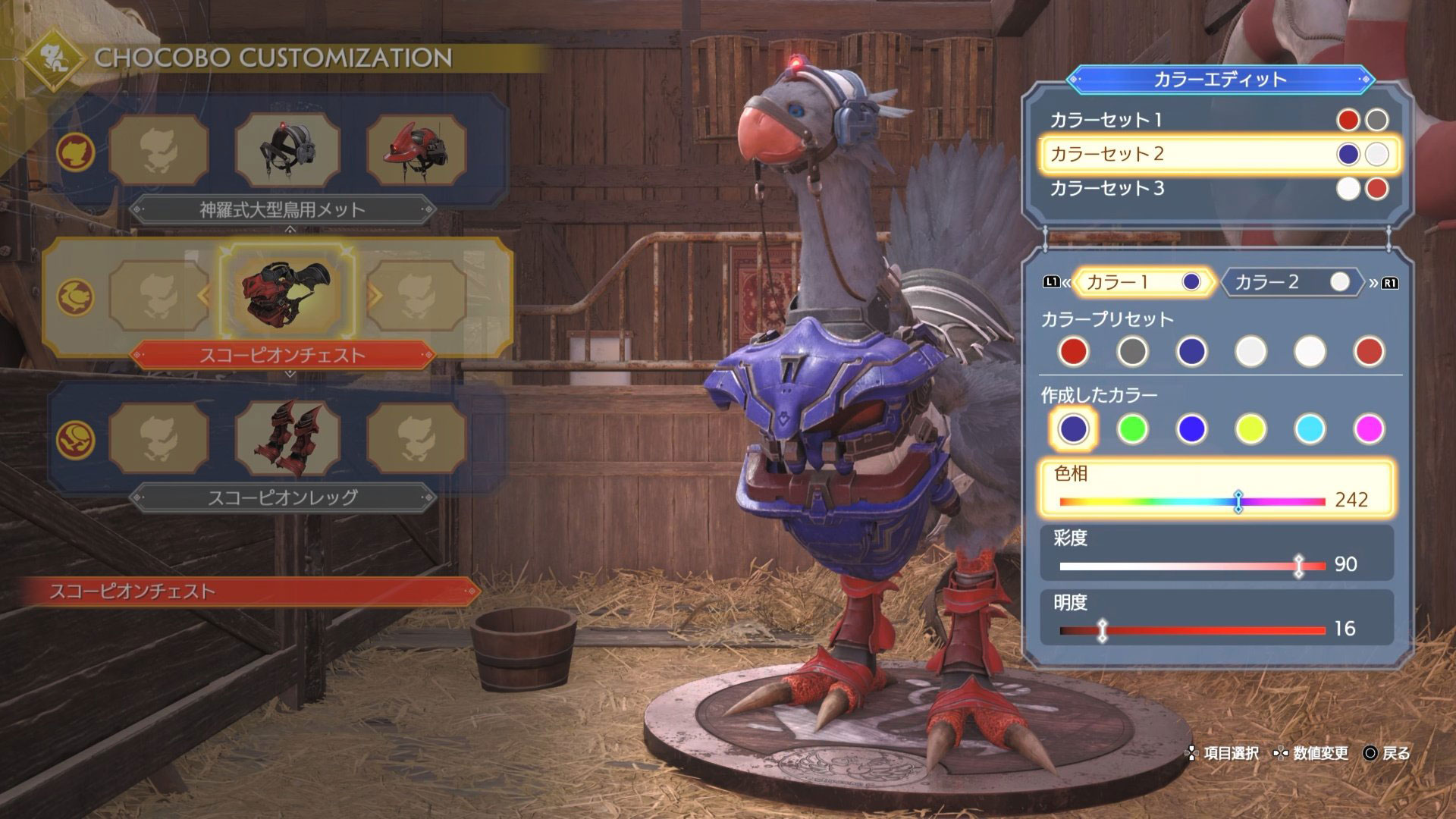1456x819 pixels.
Task: Click the left arrow beside chest armor
Action: click(203, 295)
